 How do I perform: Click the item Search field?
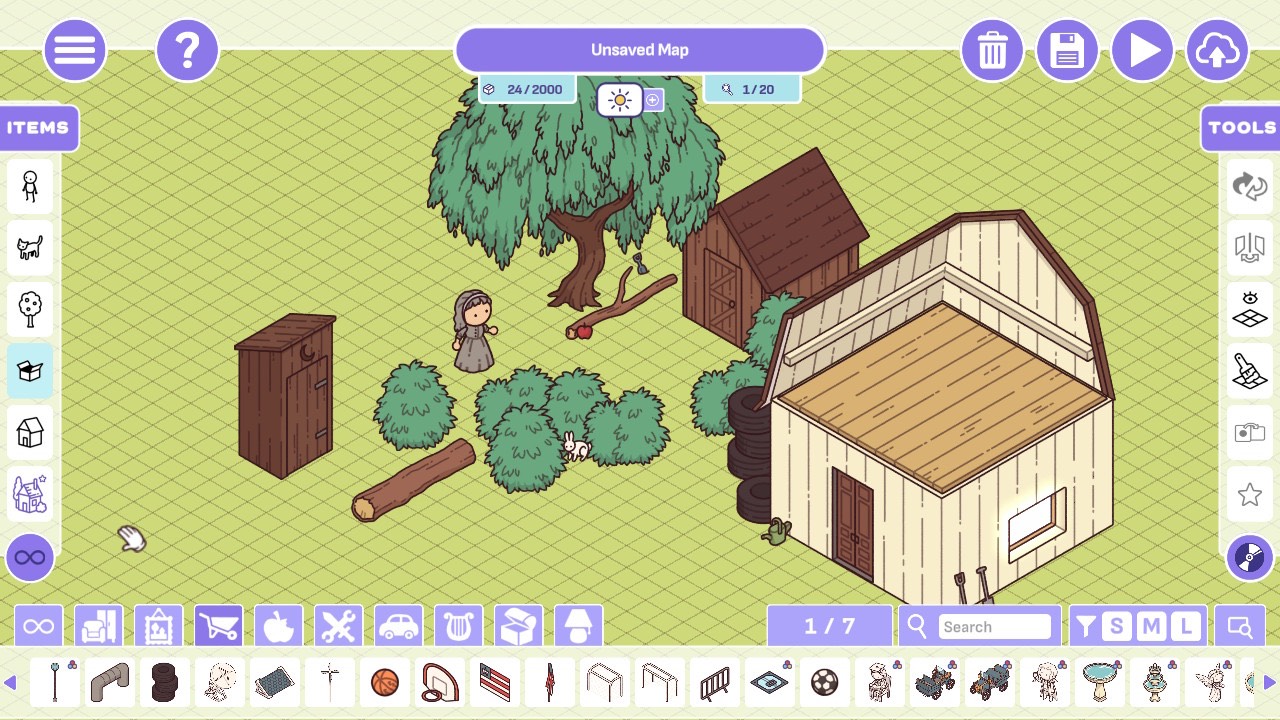(994, 627)
